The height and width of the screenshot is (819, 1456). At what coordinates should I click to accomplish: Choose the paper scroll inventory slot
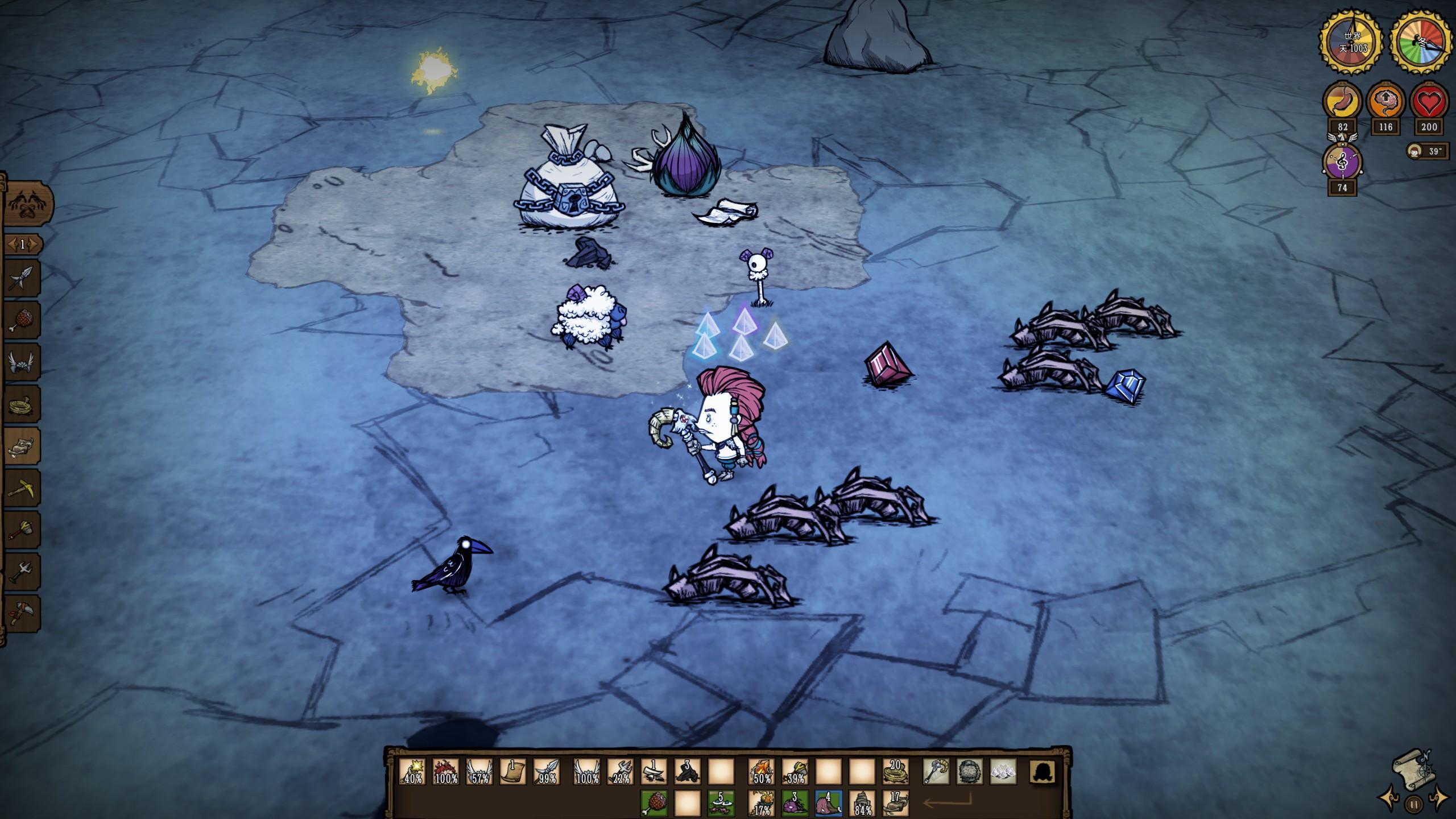click(513, 772)
